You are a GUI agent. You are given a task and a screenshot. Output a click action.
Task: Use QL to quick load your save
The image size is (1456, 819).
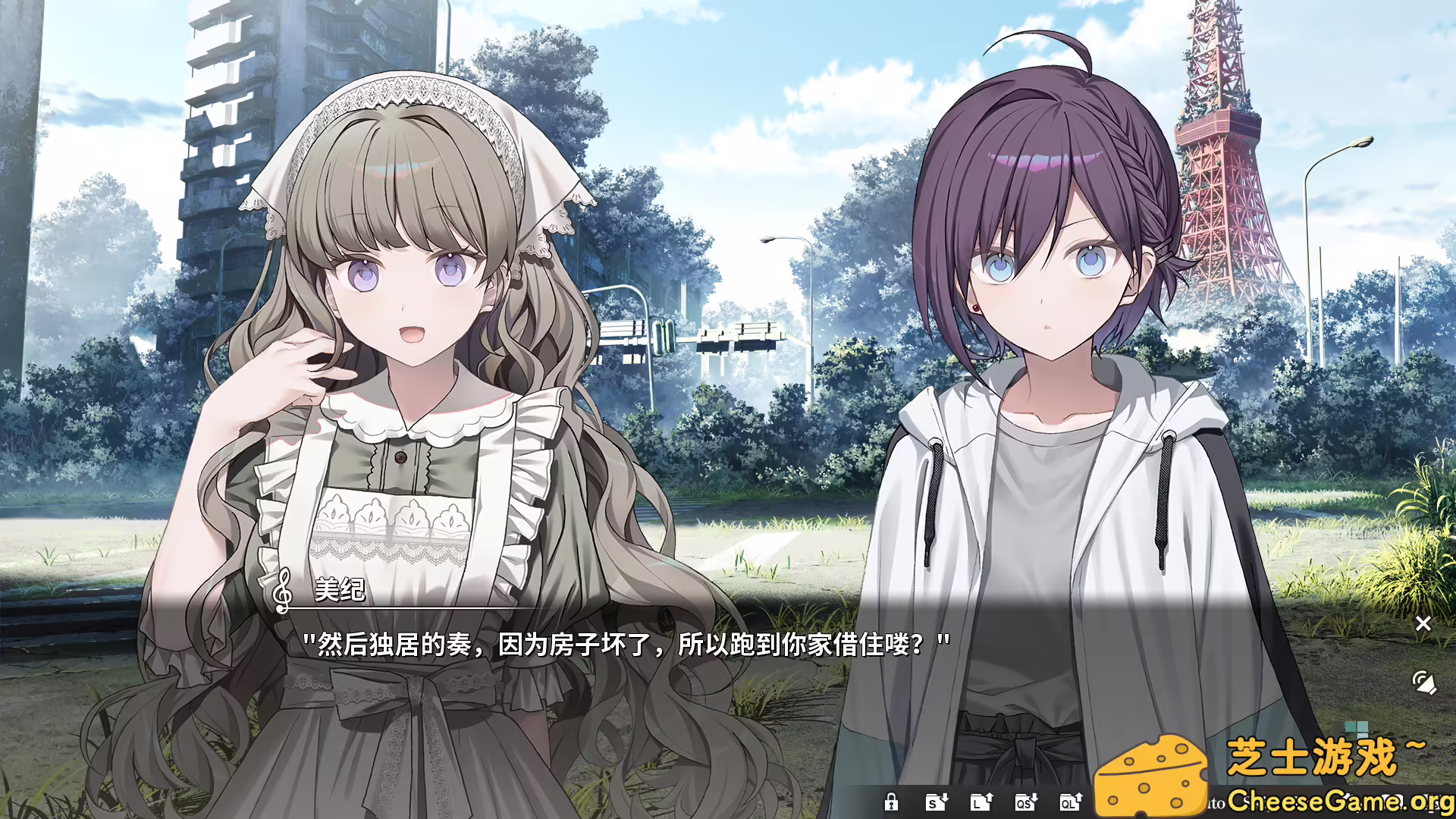1070,802
